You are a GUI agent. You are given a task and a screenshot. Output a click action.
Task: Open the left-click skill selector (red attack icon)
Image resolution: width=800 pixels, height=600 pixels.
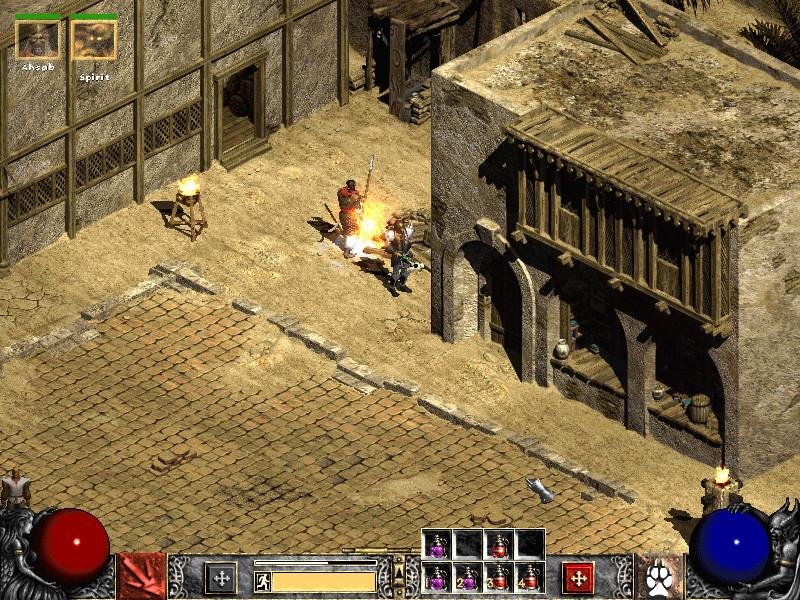pyautogui.click(x=141, y=577)
